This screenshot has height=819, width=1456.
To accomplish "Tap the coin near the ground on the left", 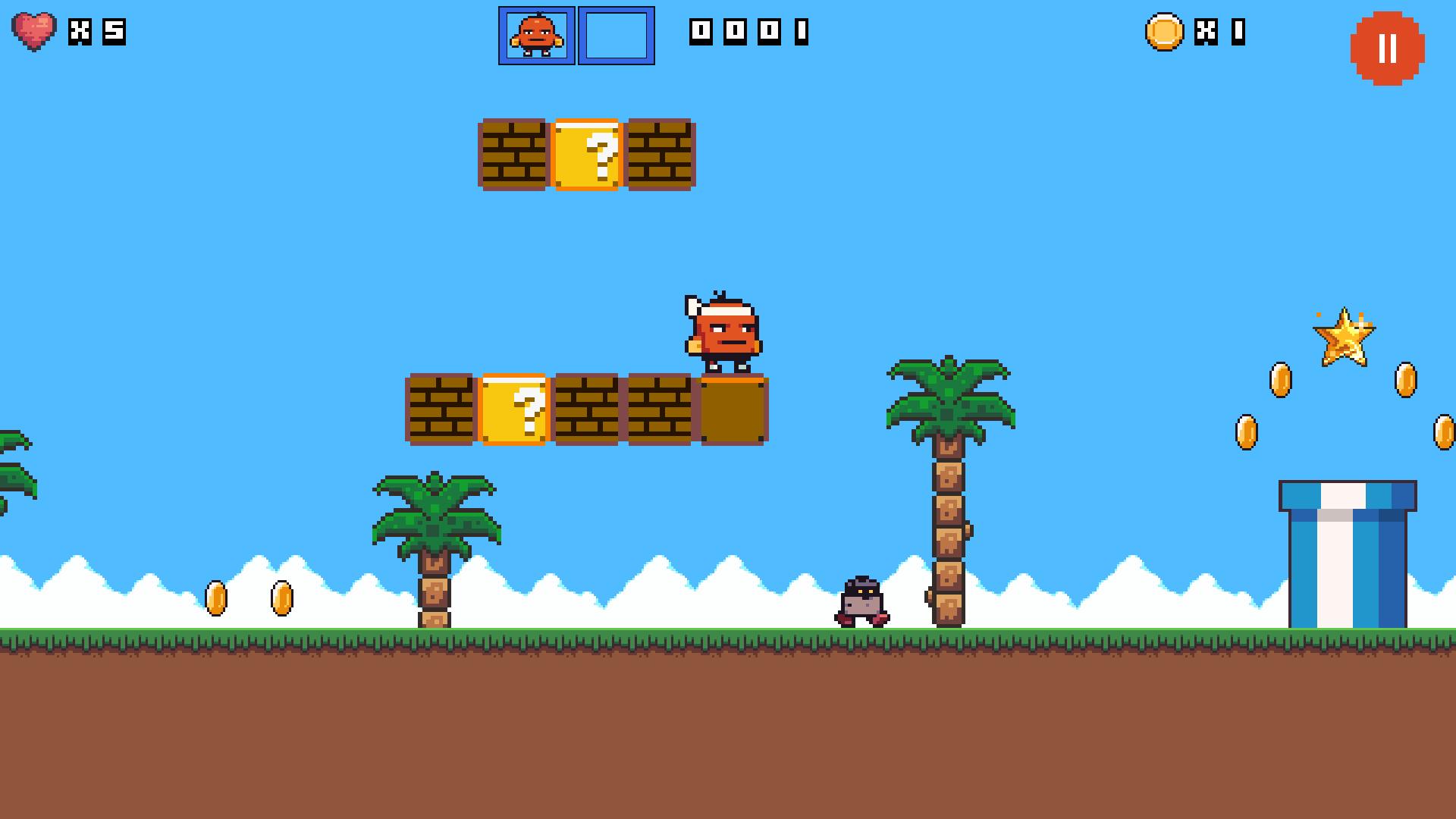I will pos(216,598).
